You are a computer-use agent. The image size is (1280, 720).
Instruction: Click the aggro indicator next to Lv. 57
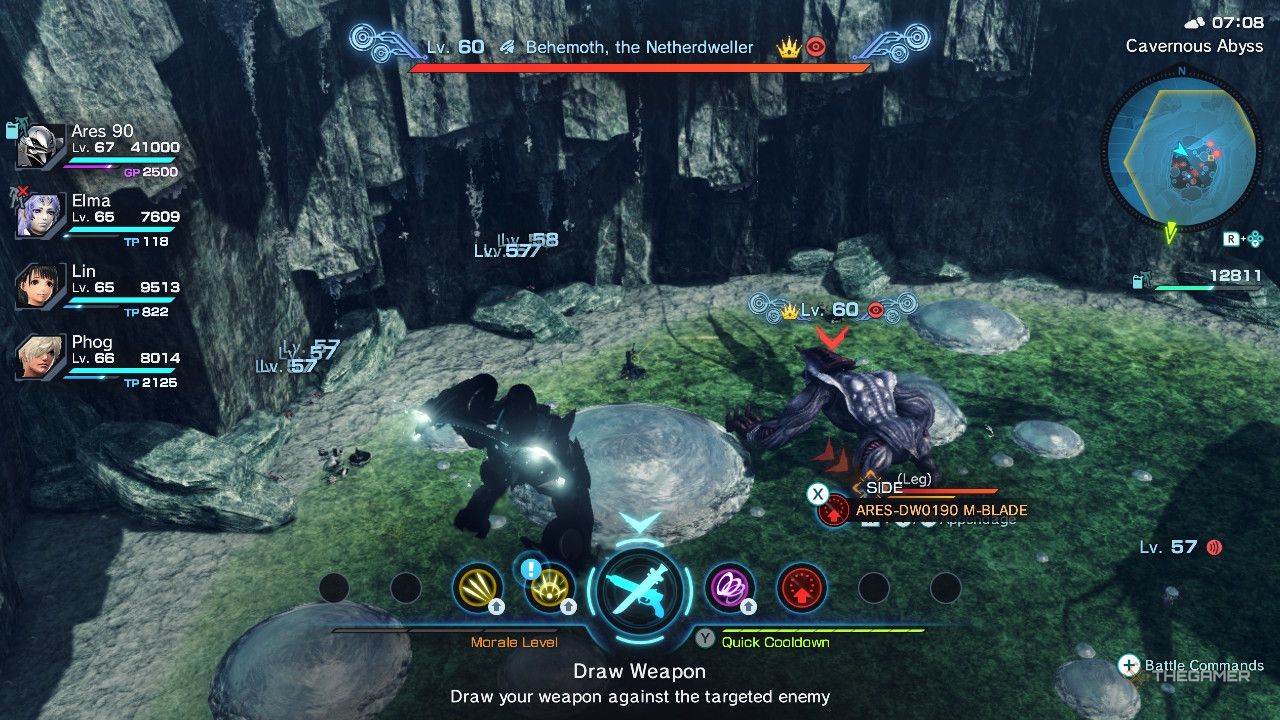(x=1214, y=547)
